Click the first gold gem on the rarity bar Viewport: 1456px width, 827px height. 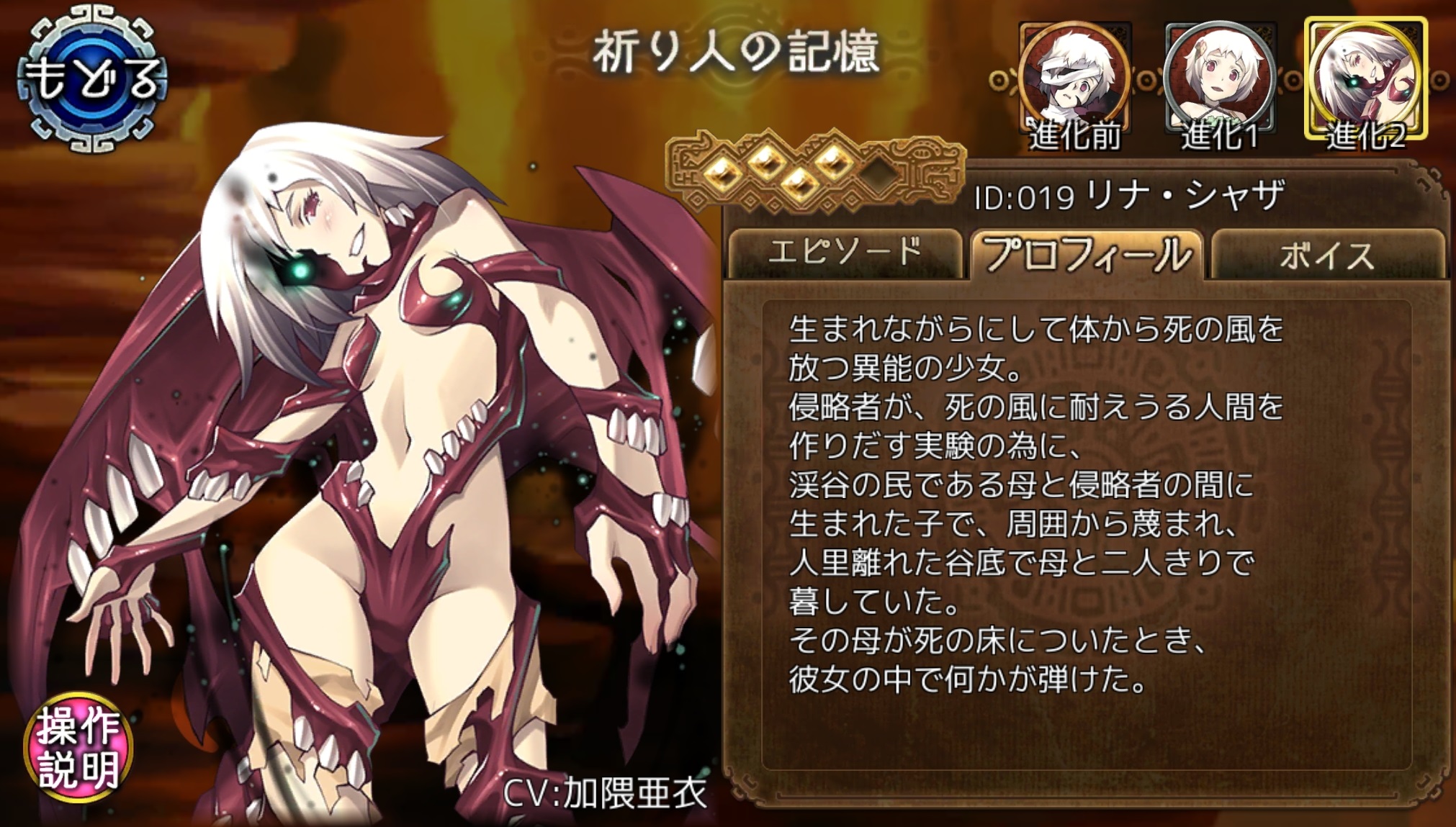[x=722, y=176]
